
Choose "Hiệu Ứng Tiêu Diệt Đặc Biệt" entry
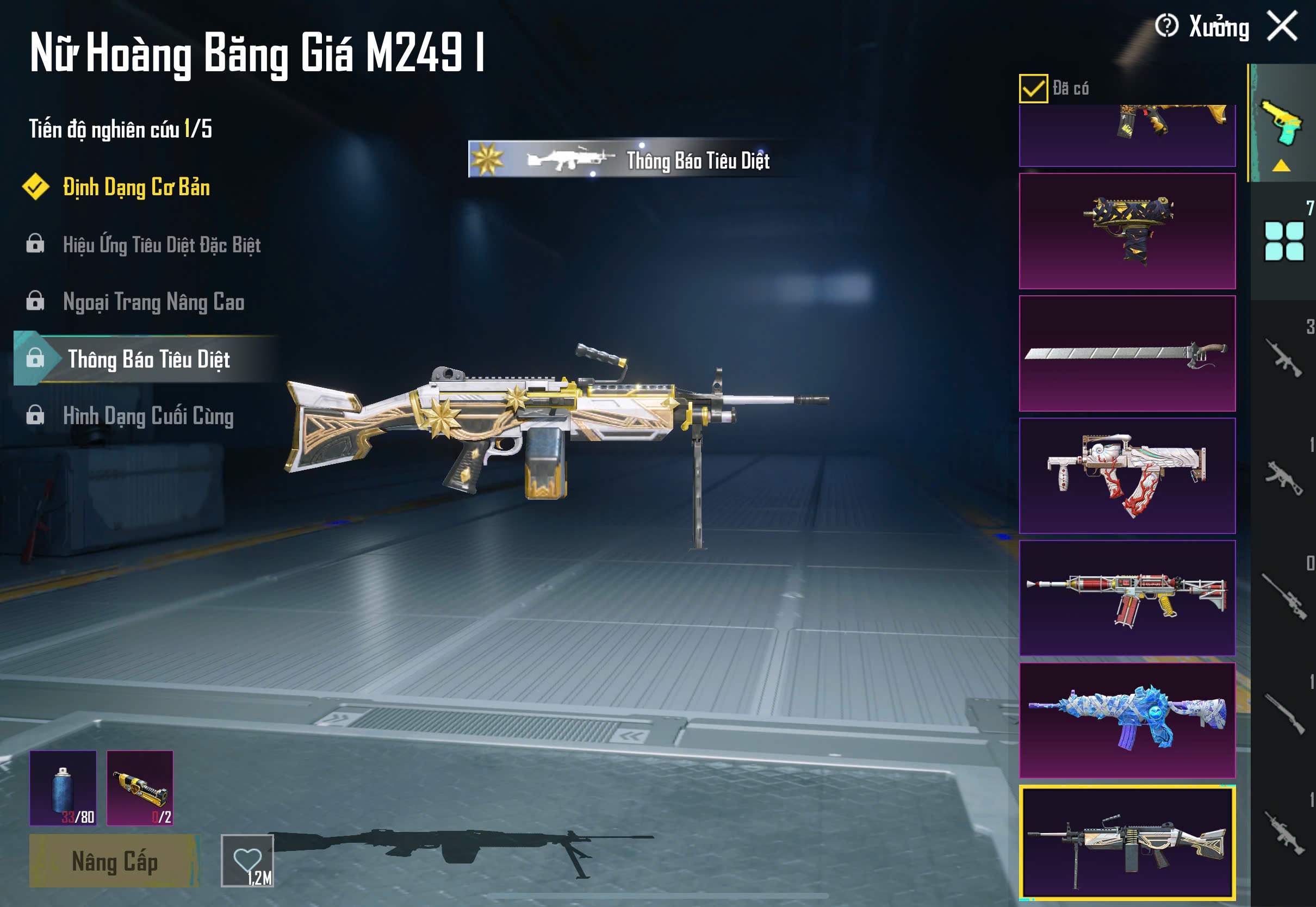[162, 245]
